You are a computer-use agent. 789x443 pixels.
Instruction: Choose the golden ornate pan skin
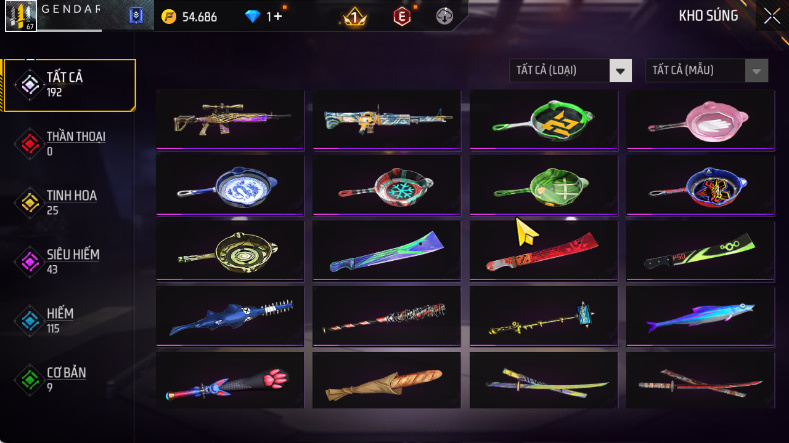[229, 250]
